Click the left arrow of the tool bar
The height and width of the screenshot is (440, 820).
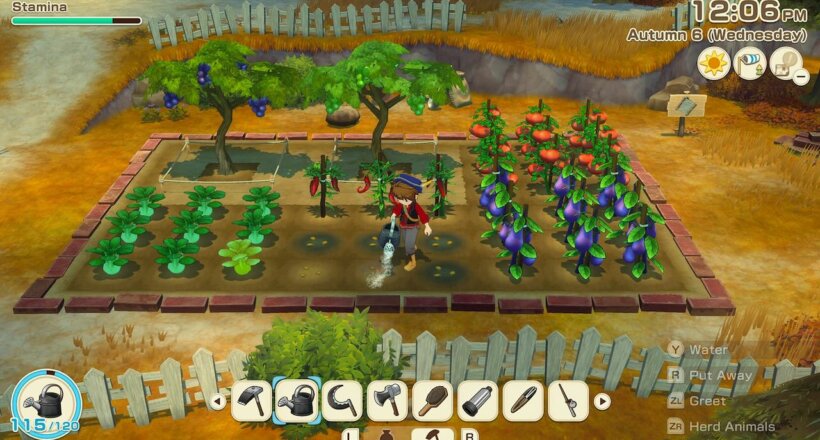coord(217,402)
